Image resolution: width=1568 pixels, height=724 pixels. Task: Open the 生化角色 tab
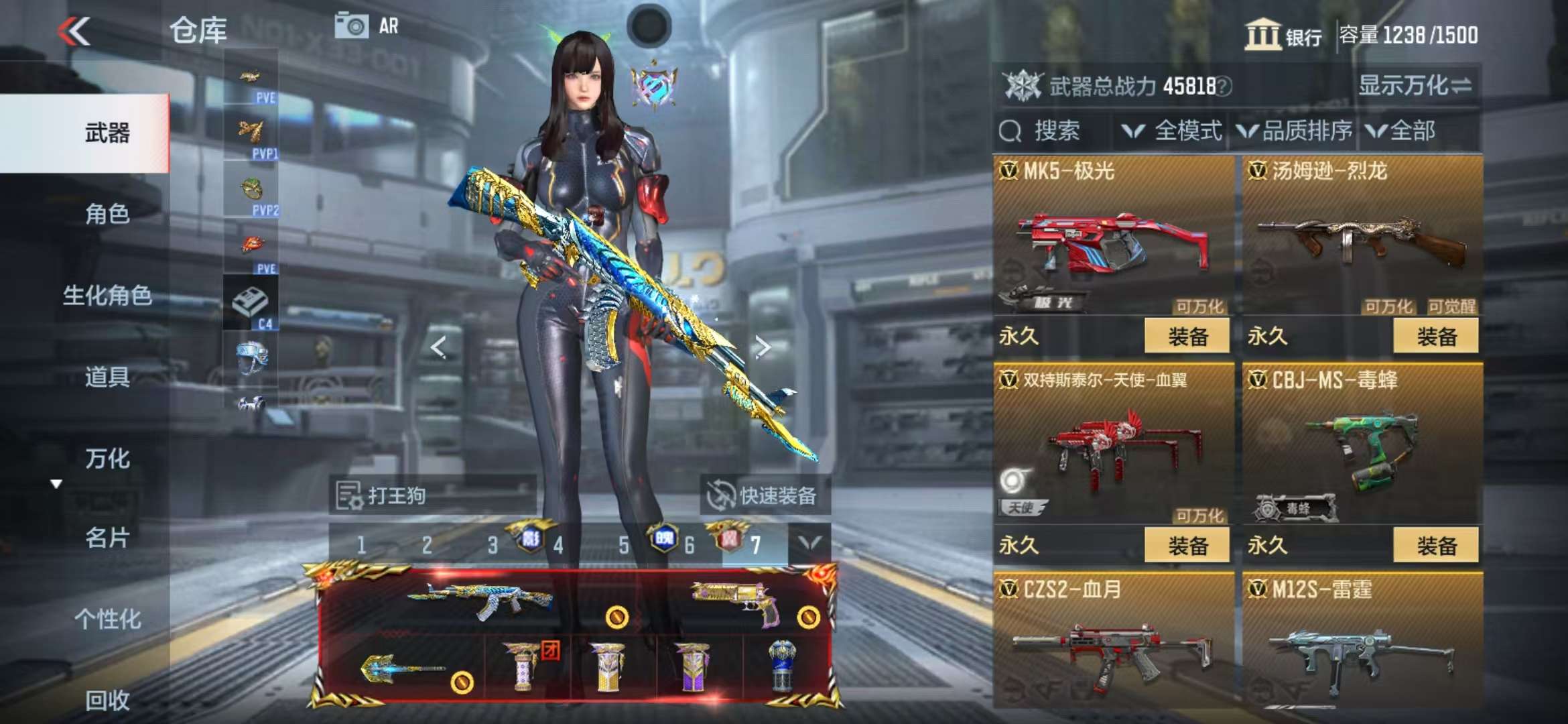coord(107,296)
